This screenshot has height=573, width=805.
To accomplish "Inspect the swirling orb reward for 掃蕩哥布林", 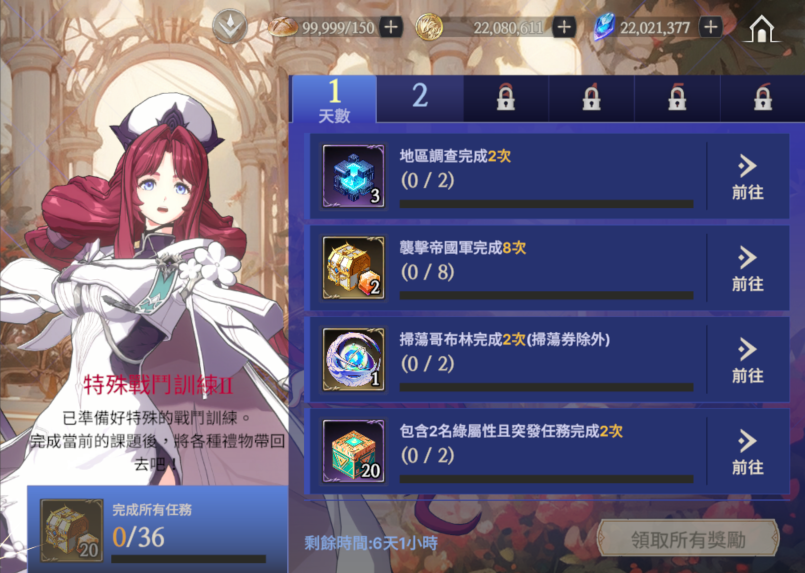I will click(353, 359).
